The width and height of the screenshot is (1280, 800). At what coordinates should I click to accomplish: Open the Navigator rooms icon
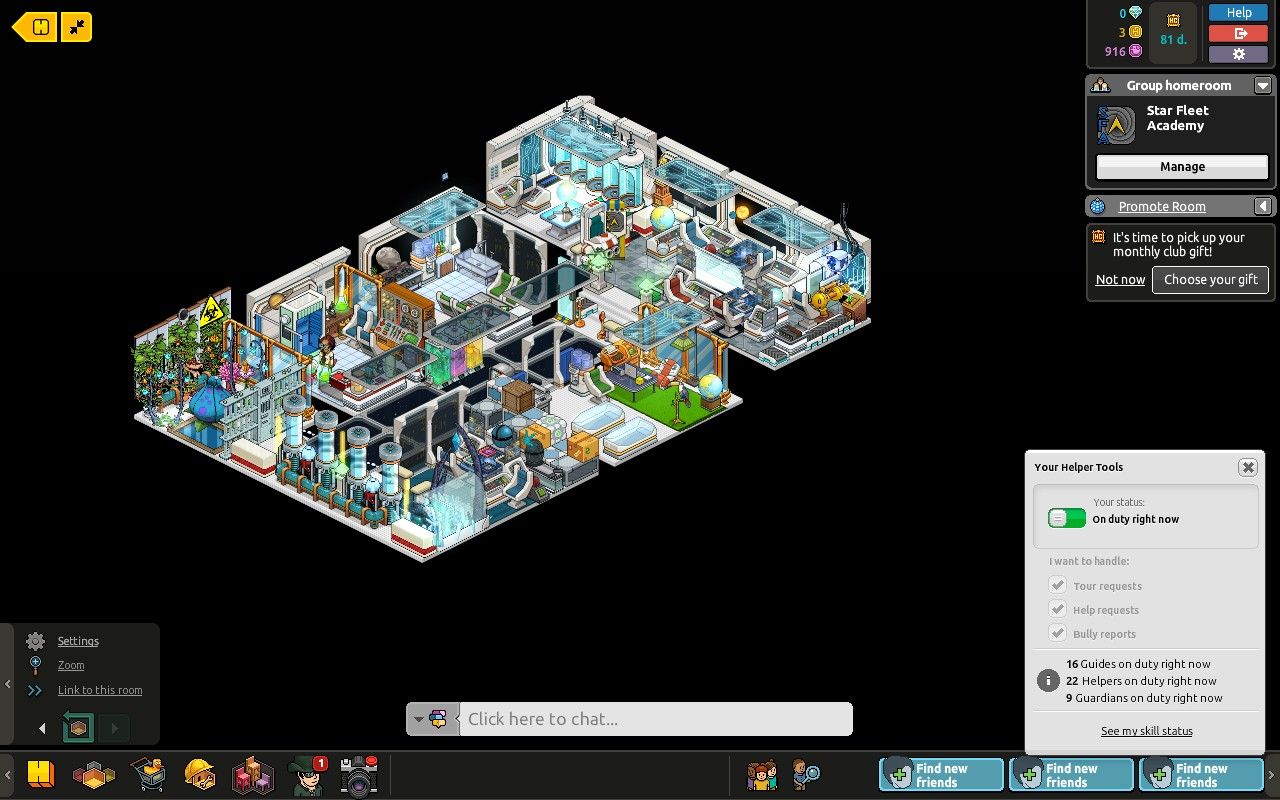pos(95,774)
